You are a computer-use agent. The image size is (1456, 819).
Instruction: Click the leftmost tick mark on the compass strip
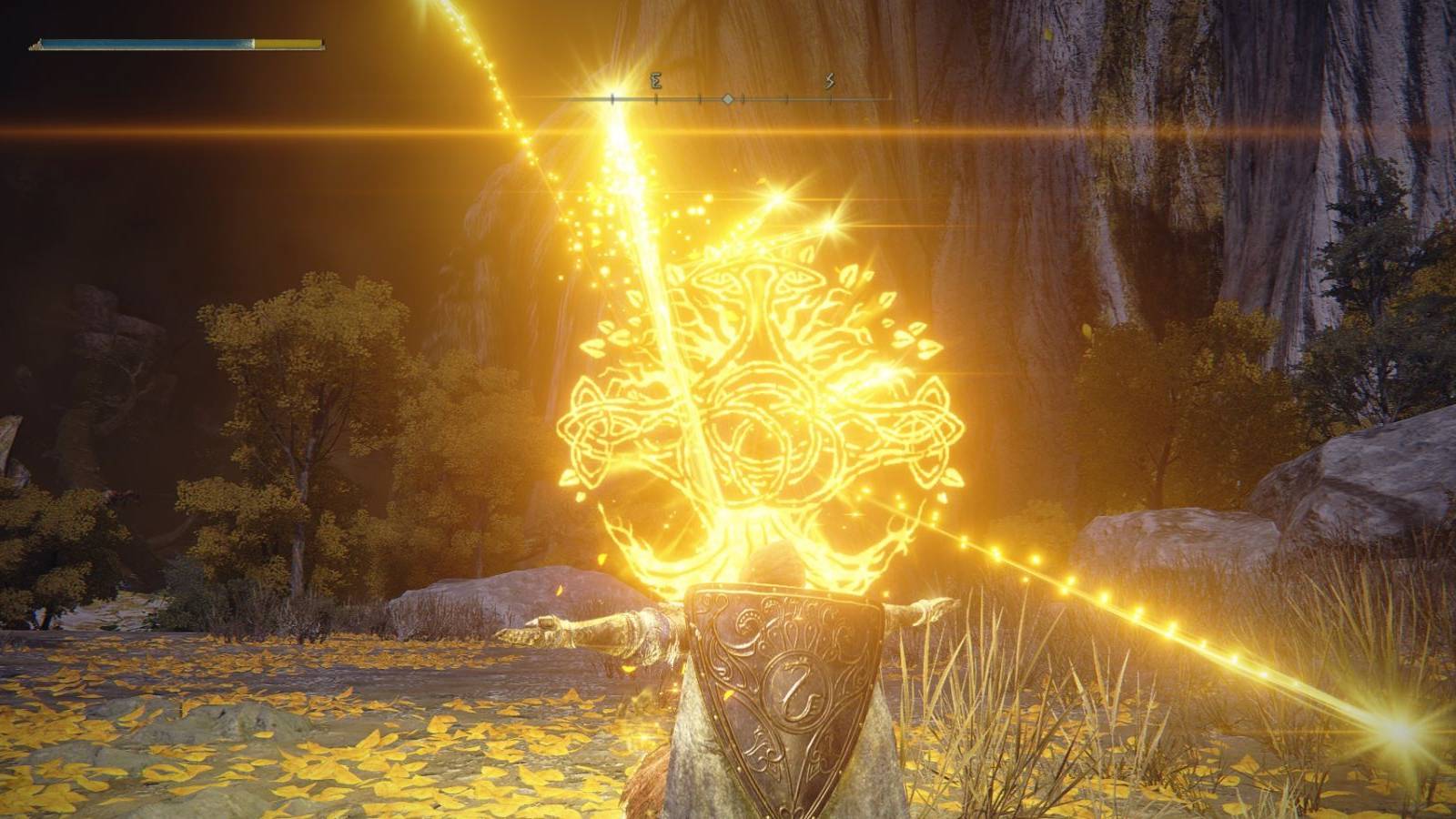tap(612, 97)
